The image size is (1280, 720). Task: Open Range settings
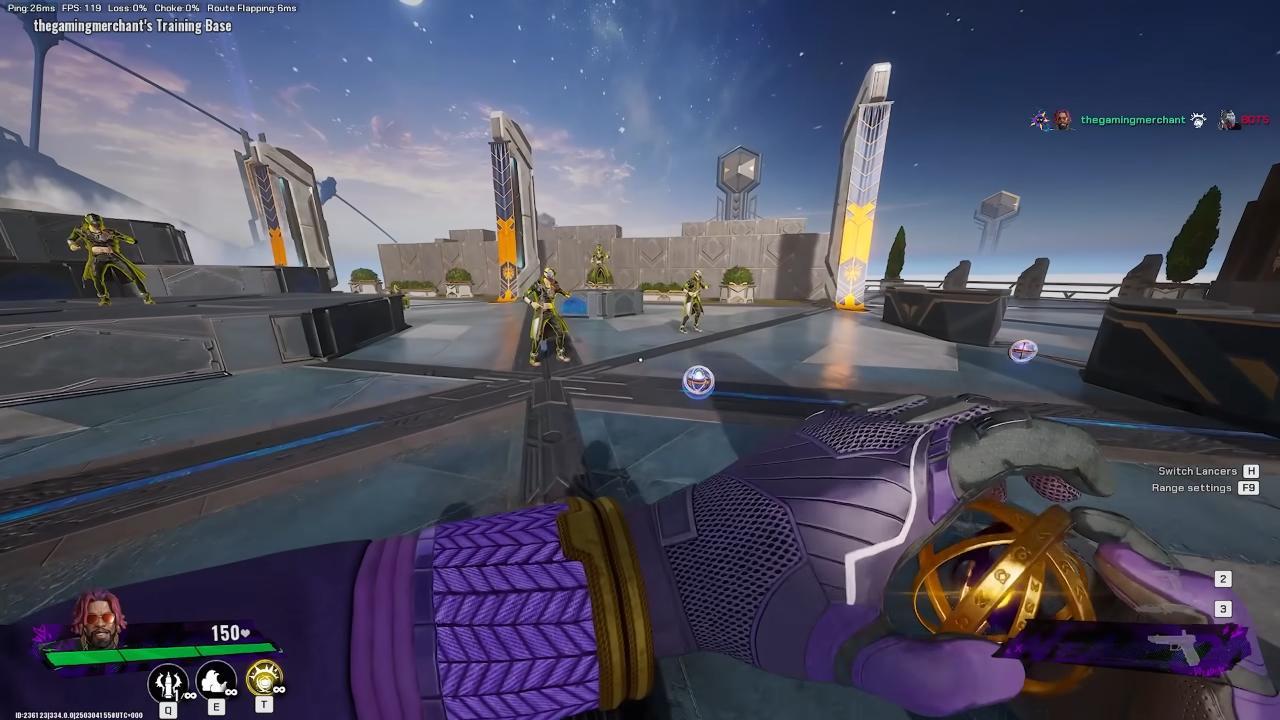click(1191, 488)
